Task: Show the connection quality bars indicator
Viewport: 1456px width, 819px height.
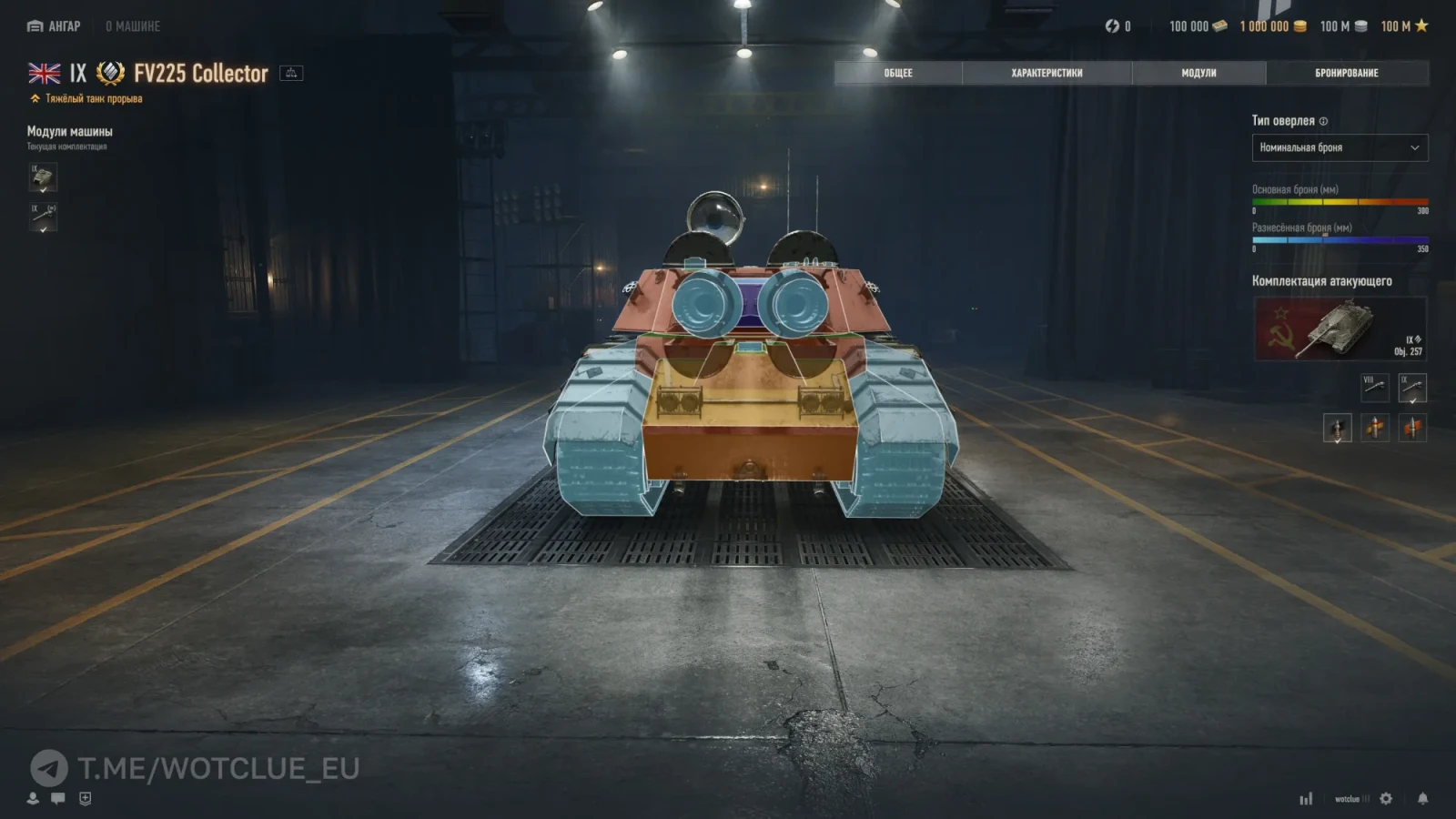Action: (x=1306, y=798)
